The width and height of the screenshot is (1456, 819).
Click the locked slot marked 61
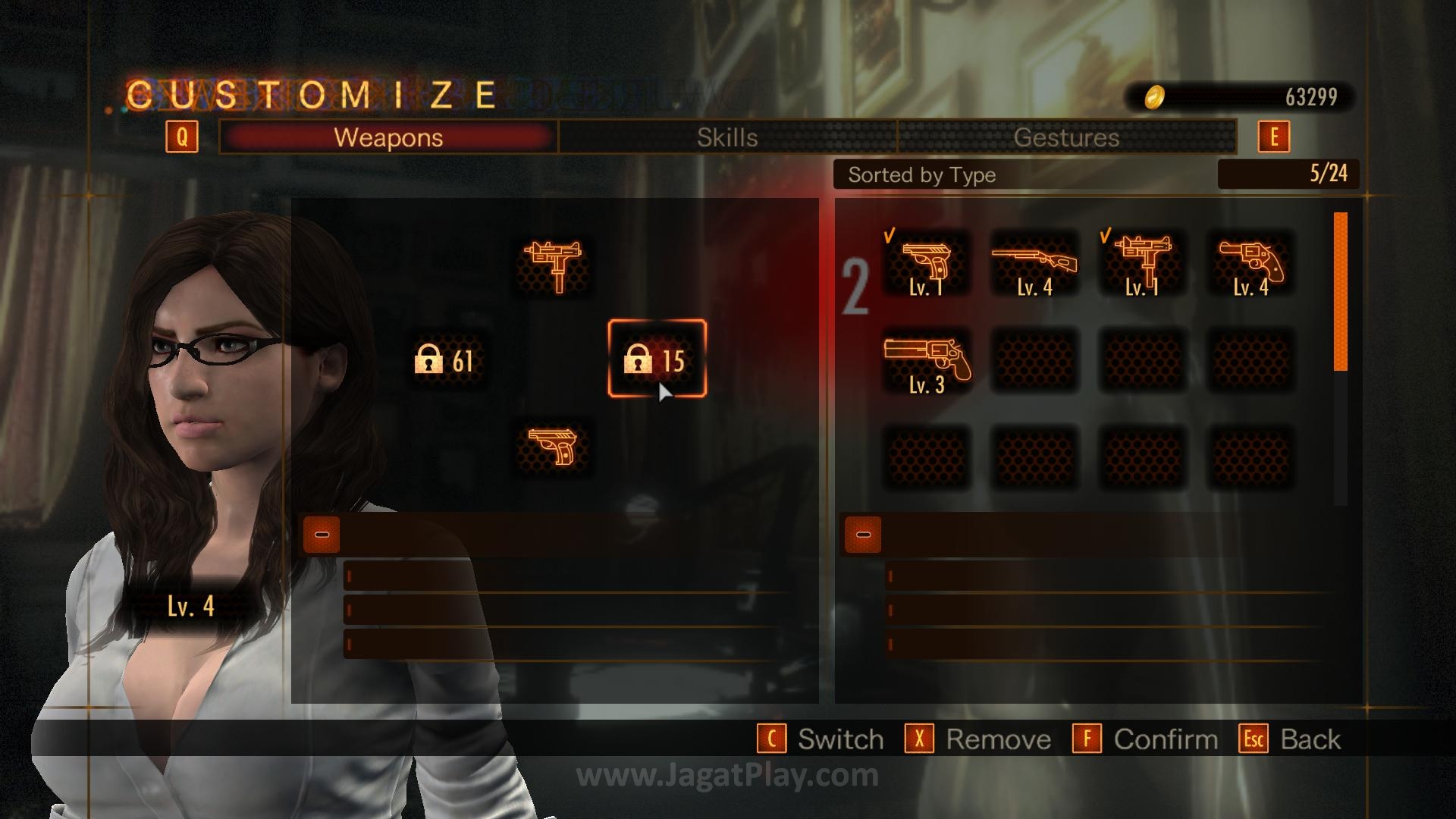(x=445, y=360)
